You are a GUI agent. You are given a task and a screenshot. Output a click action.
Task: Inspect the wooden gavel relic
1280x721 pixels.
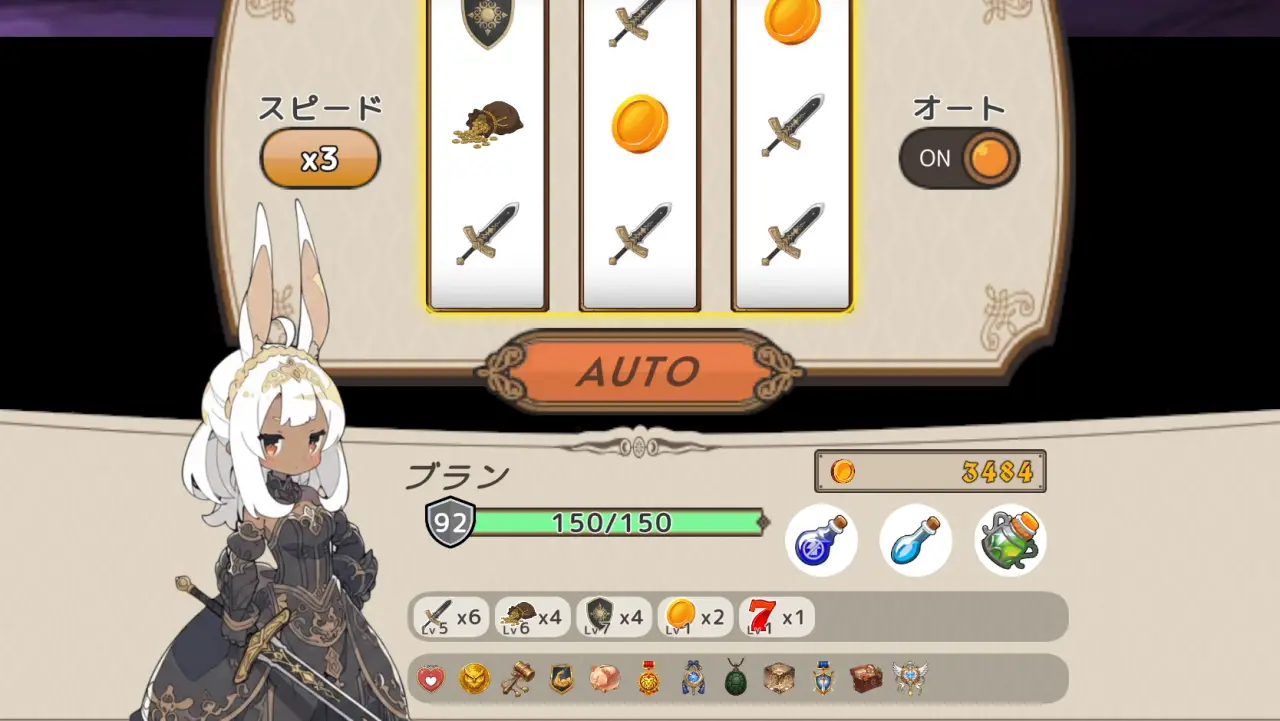click(x=518, y=679)
